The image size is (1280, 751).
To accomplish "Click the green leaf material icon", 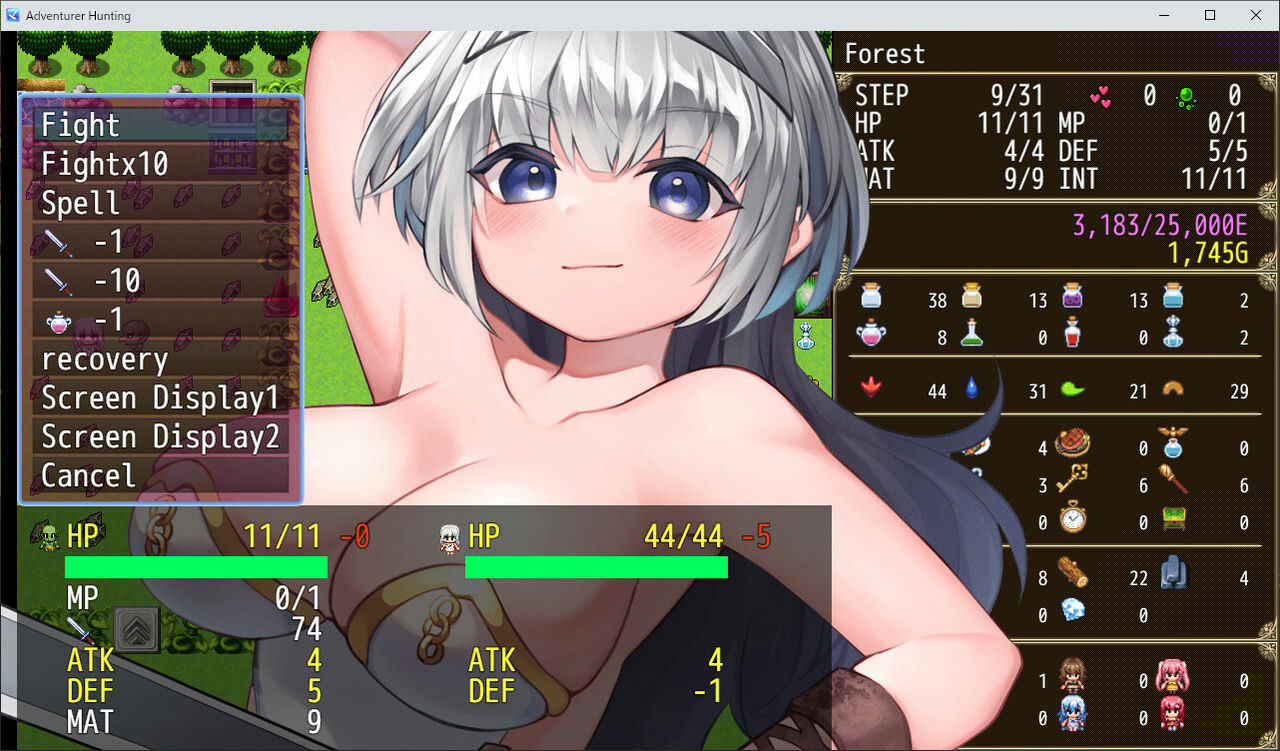I will pyautogui.click(x=1070, y=389).
